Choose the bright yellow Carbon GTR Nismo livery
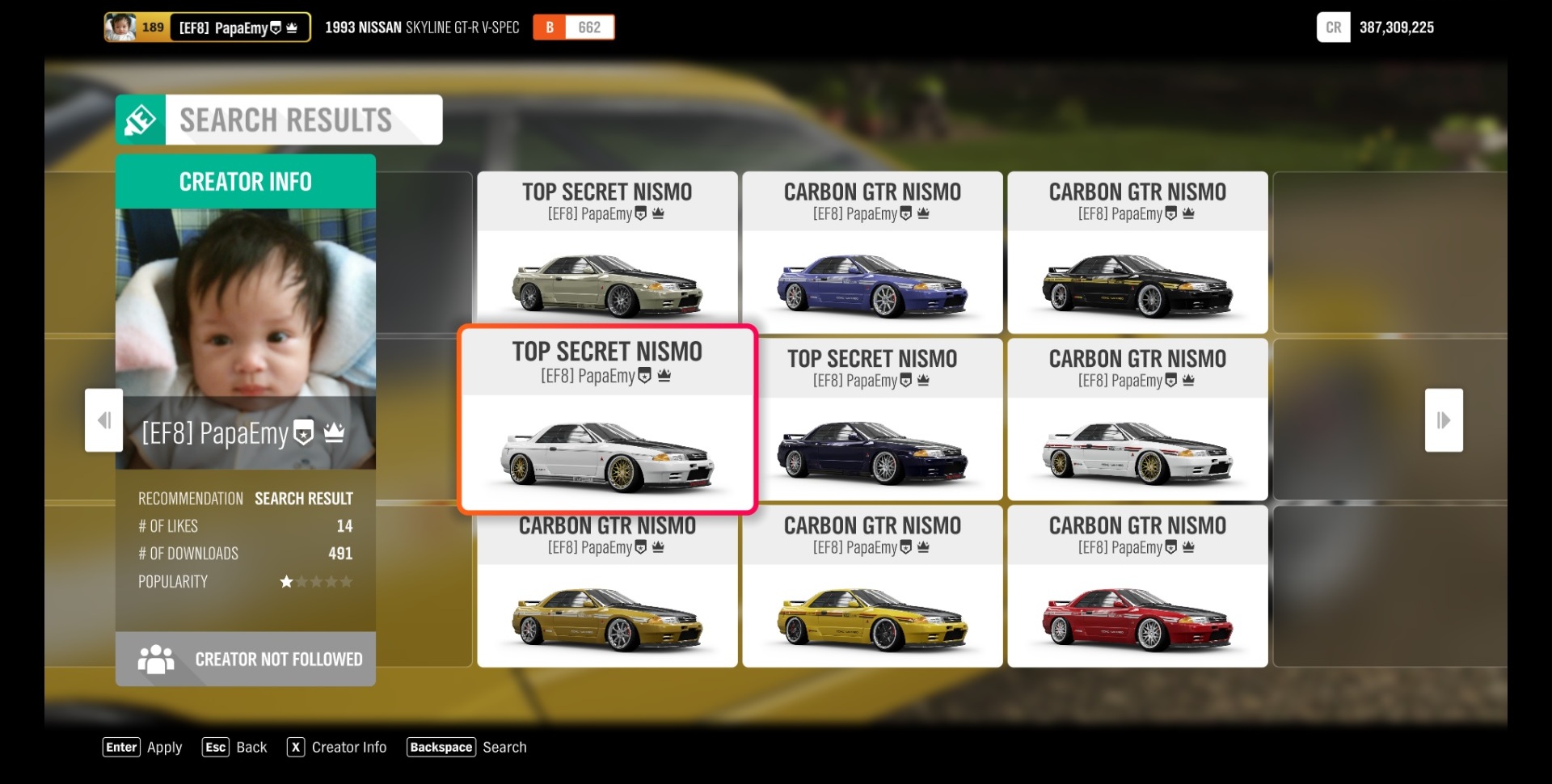Viewport: 1552px width, 784px height. coord(872,586)
